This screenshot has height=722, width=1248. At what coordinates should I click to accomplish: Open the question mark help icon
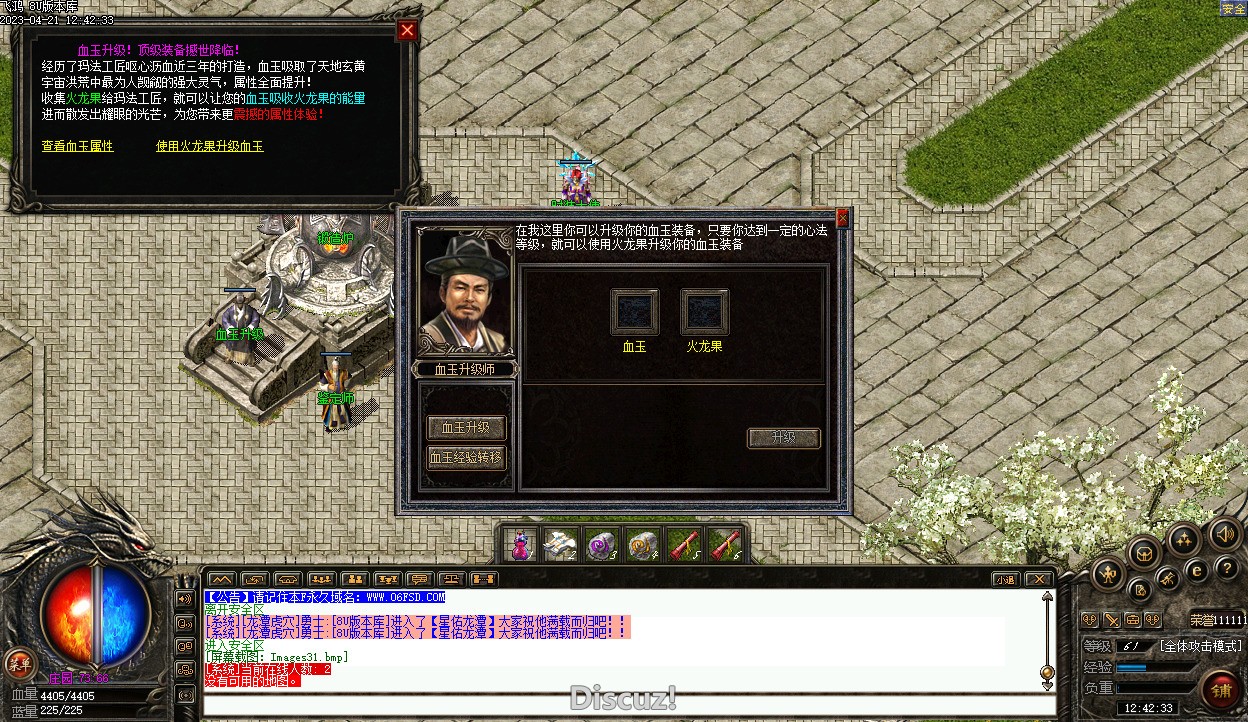pos(1227,568)
